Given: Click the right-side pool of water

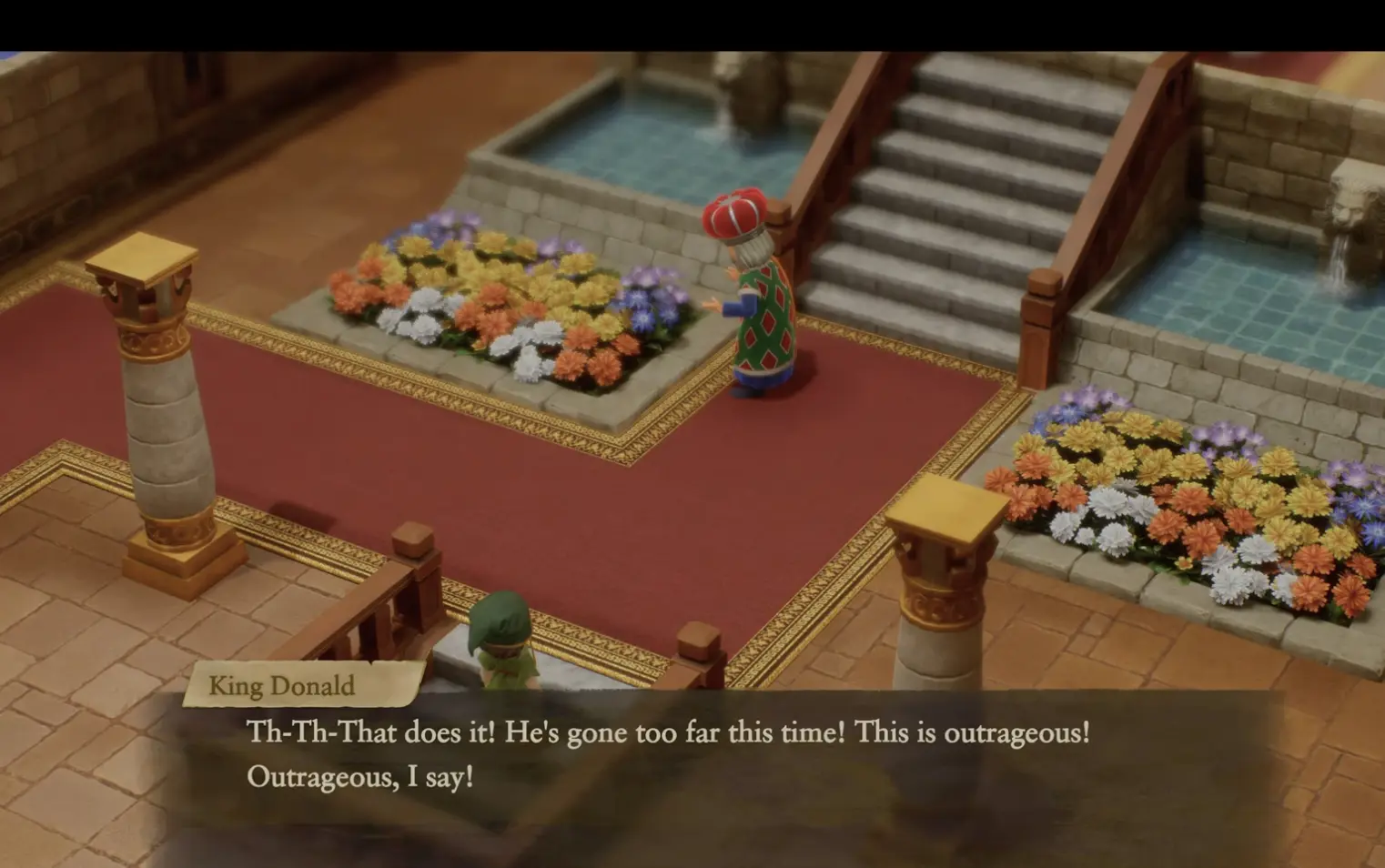Looking at the screenshot, I should 1274,300.
